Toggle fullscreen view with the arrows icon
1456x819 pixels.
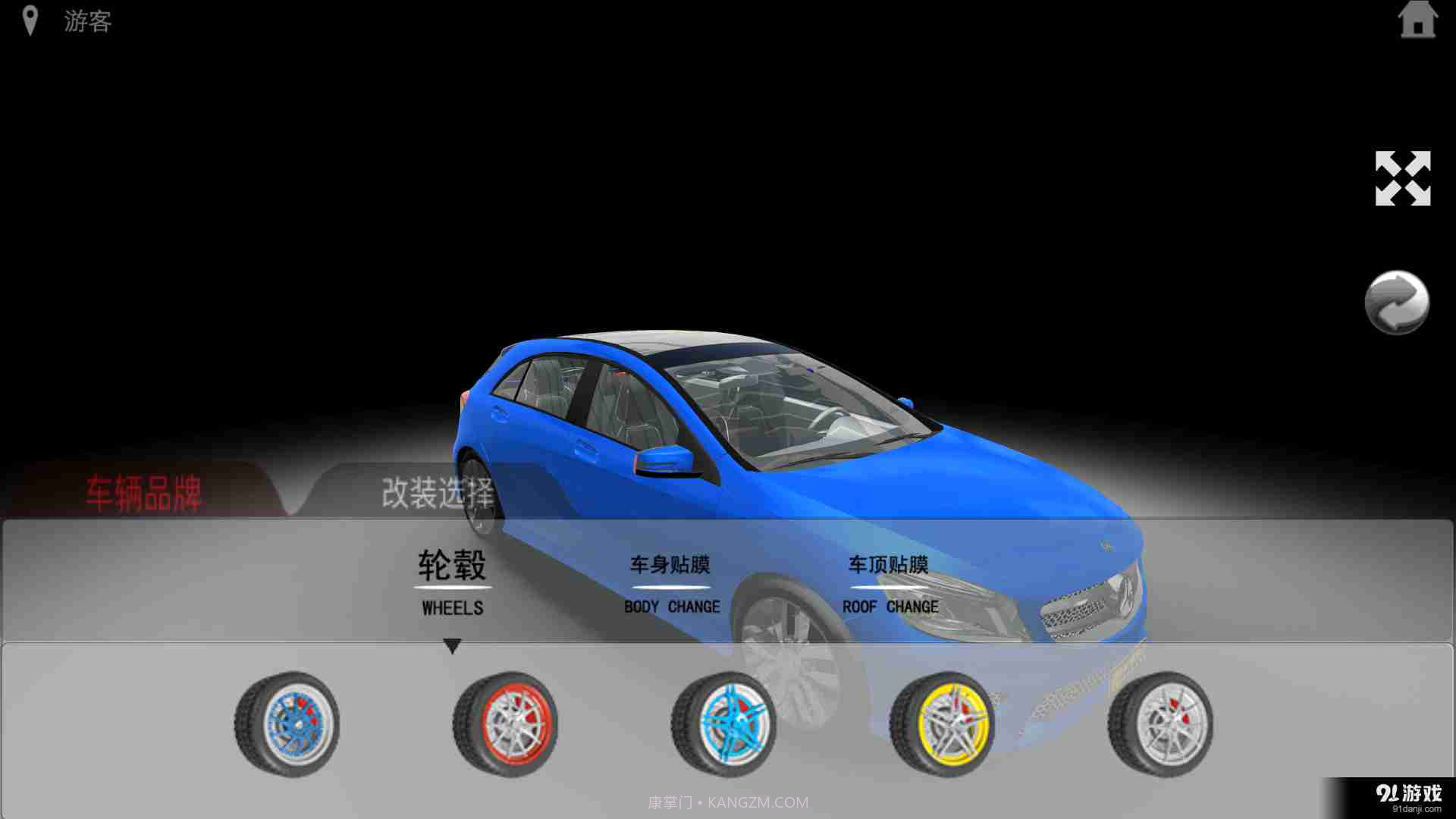1403,178
